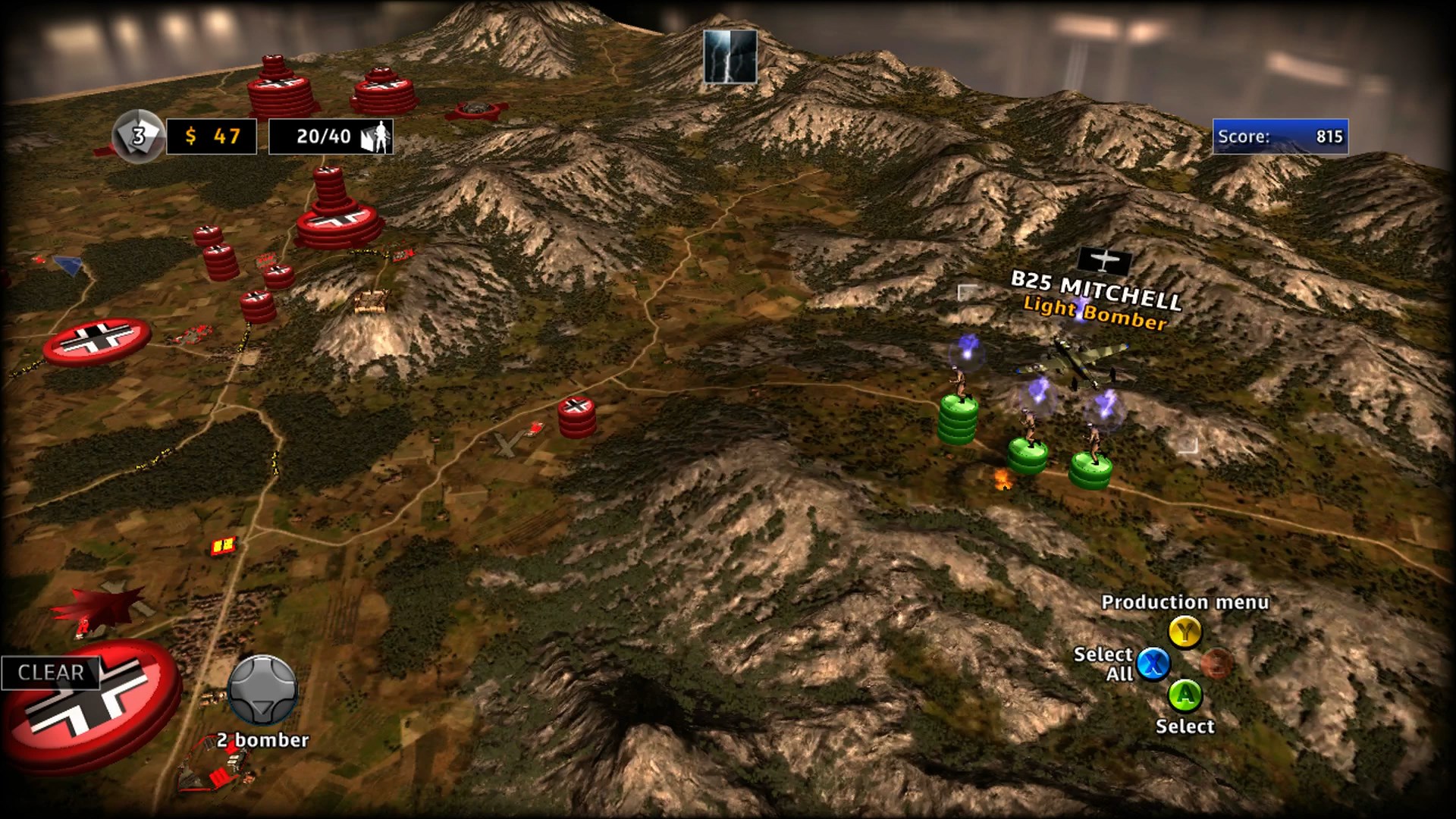The width and height of the screenshot is (1456, 819).
Task: Click the 2 bomber label
Action: pyautogui.click(x=262, y=739)
